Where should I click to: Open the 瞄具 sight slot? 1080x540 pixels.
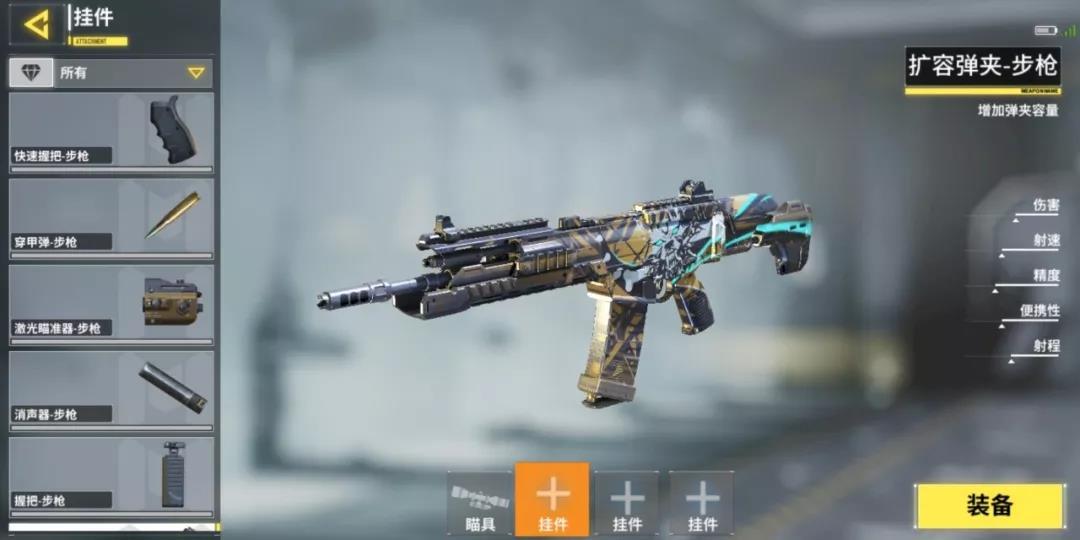480,503
